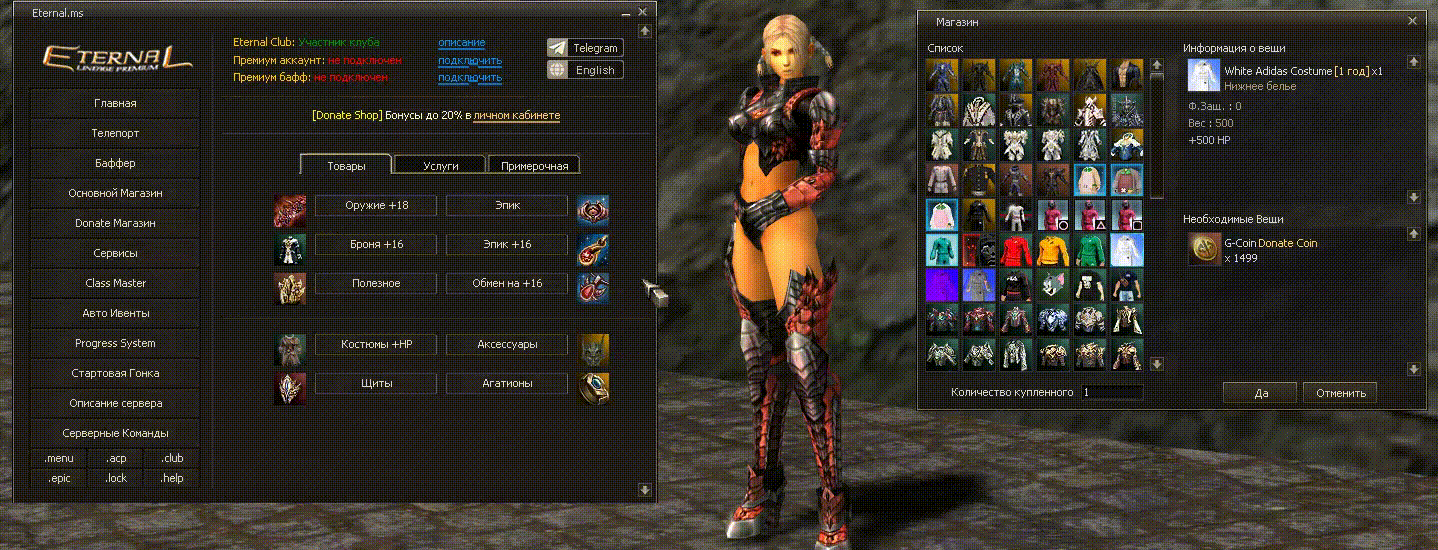Open the Телепорт menu entry
Screen dimensions: 1438x550
point(115,133)
